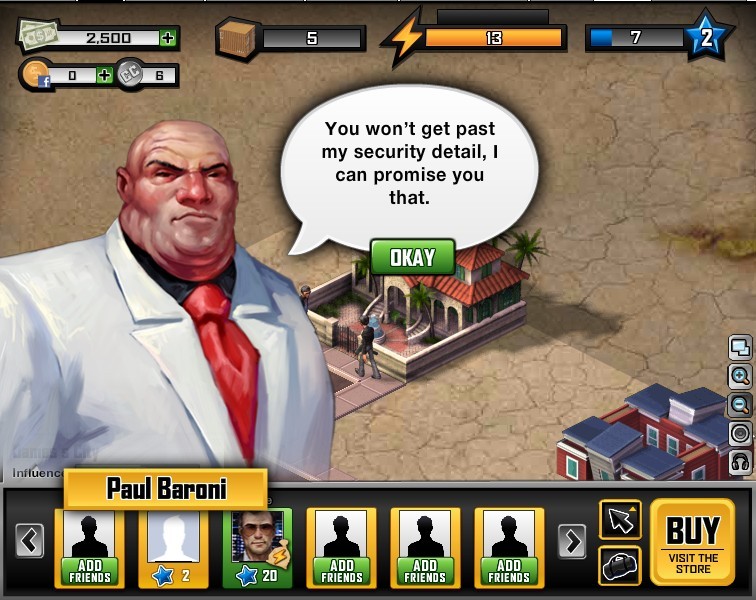Screen dimensions: 756x600
Task: Open the store via the BUY button
Action: [693, 542]
